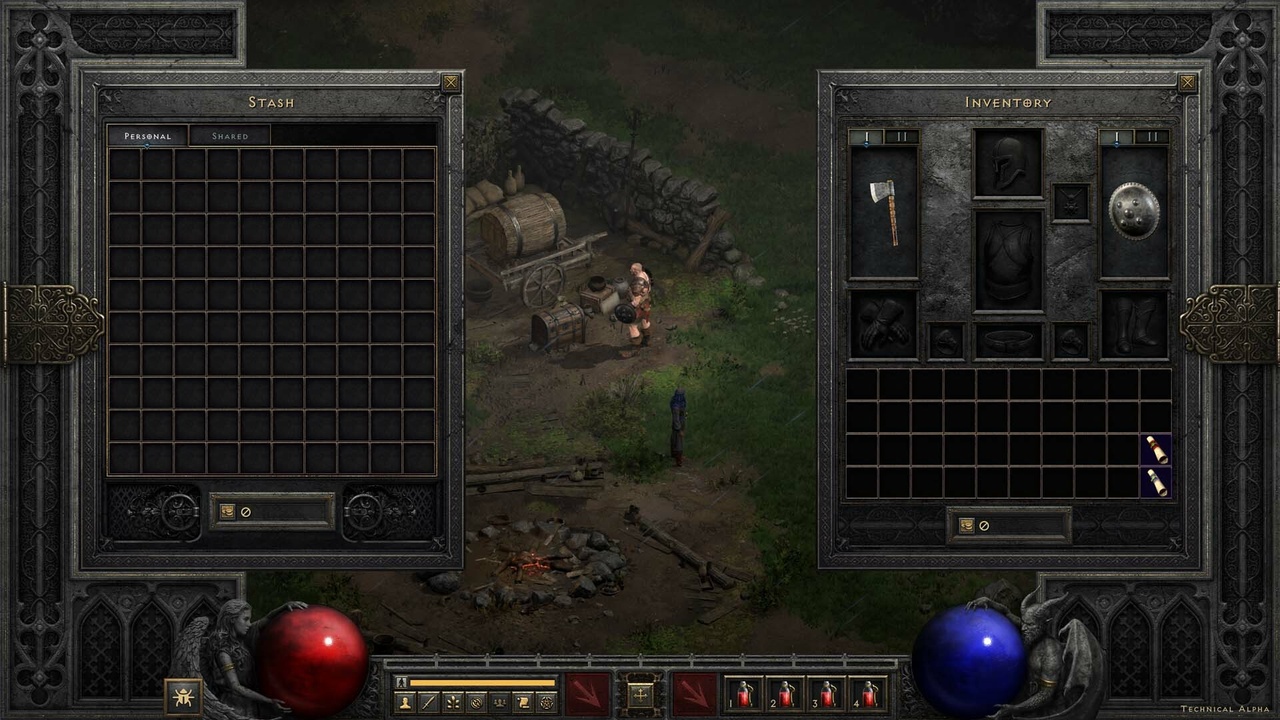Screen dimensions: 1280x720
Task: Select the Personal stash tab
Action: tap(147, 136)
